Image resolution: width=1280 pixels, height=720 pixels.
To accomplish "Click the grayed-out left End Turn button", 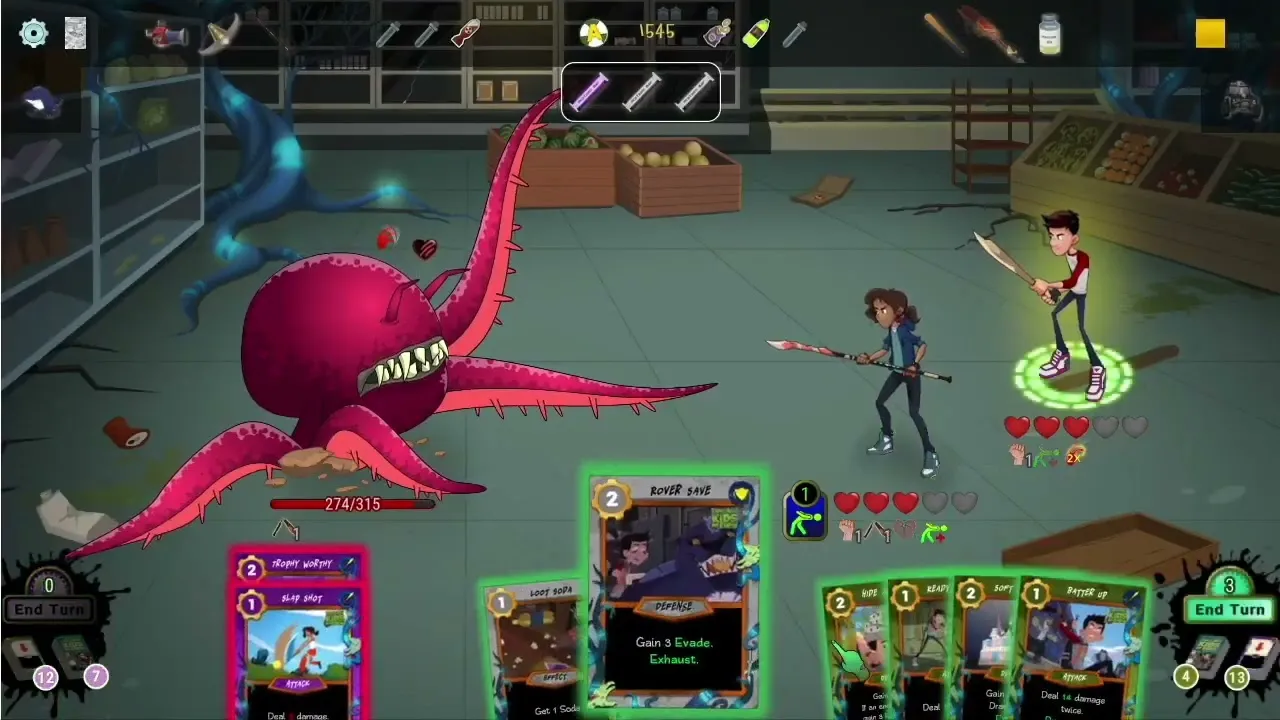I will tap(48, 609).
